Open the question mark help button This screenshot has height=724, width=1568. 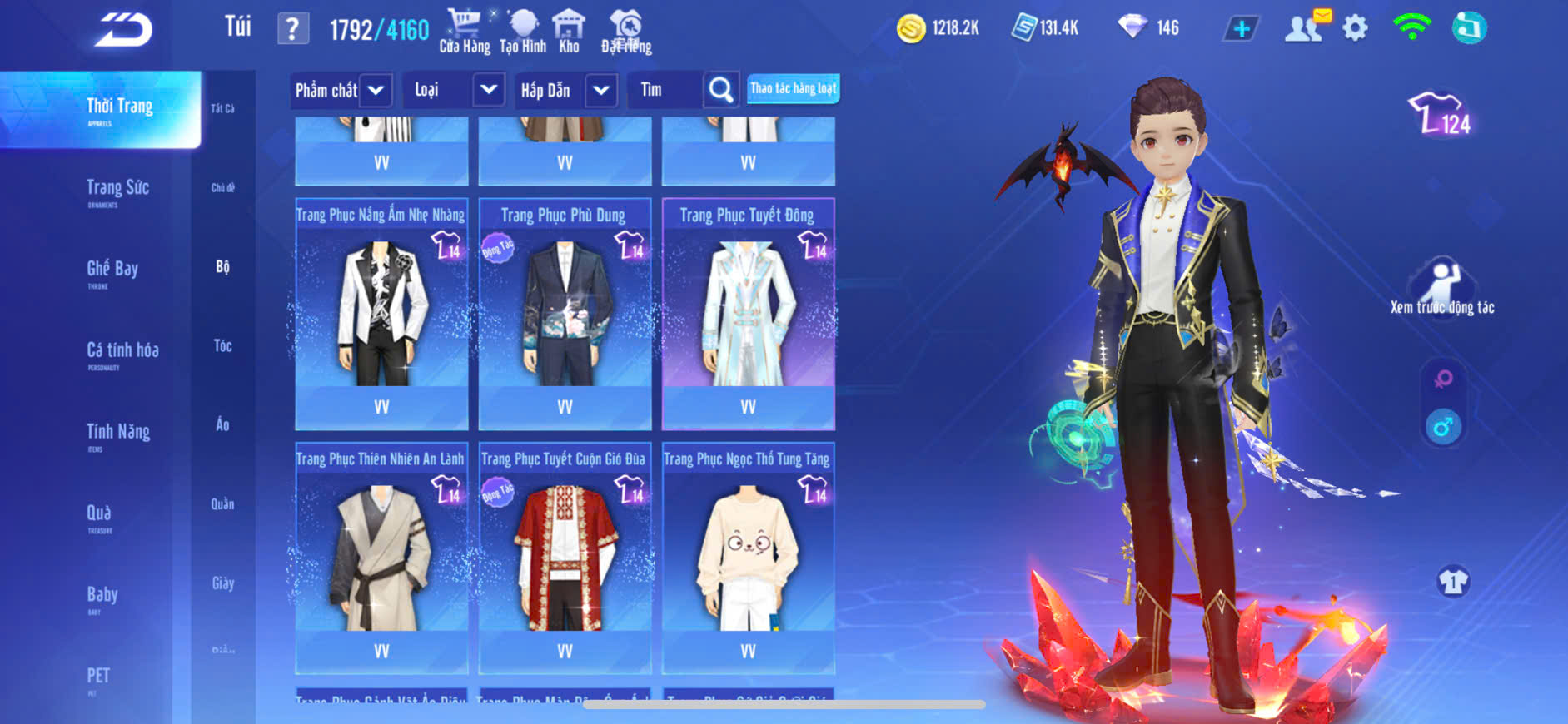click(292, 30)
